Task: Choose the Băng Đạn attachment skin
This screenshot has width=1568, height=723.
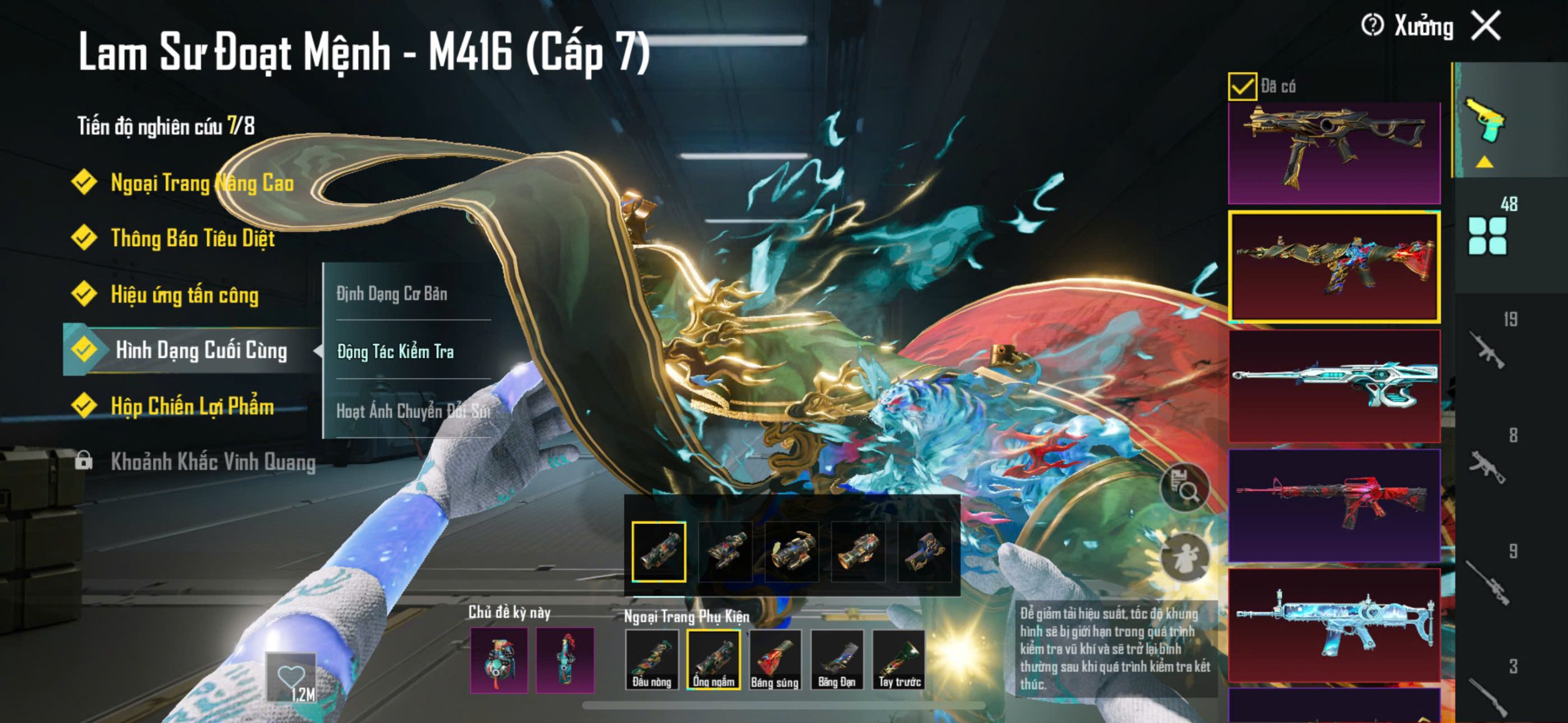Action: [x=837, y=660]
